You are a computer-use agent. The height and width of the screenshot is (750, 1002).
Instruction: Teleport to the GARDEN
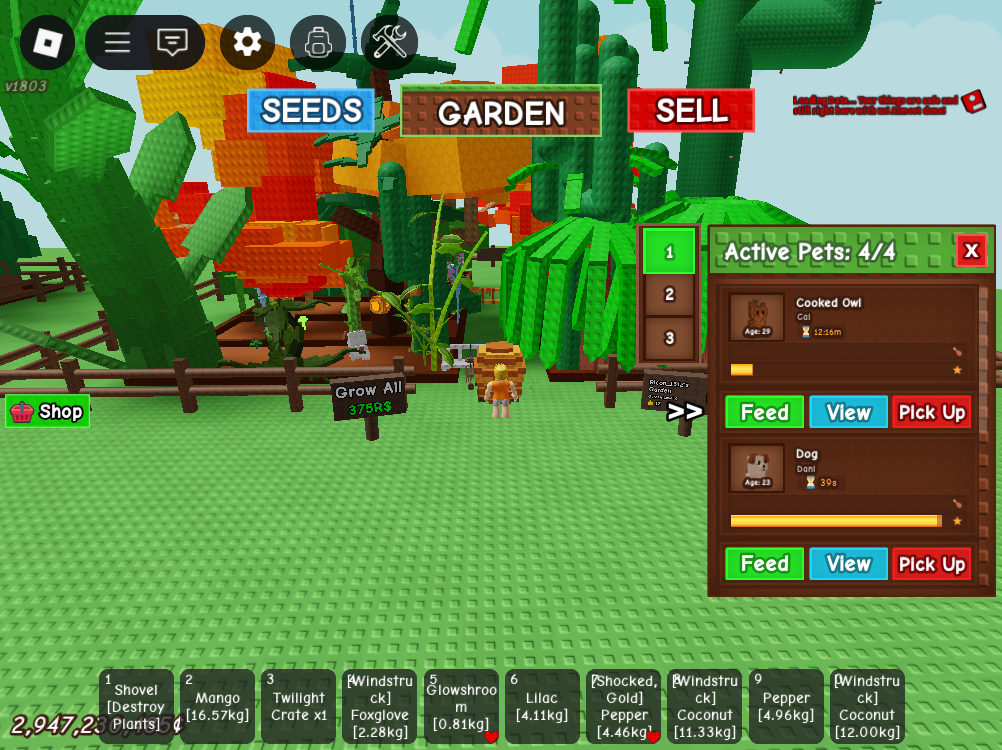point(501,111)
